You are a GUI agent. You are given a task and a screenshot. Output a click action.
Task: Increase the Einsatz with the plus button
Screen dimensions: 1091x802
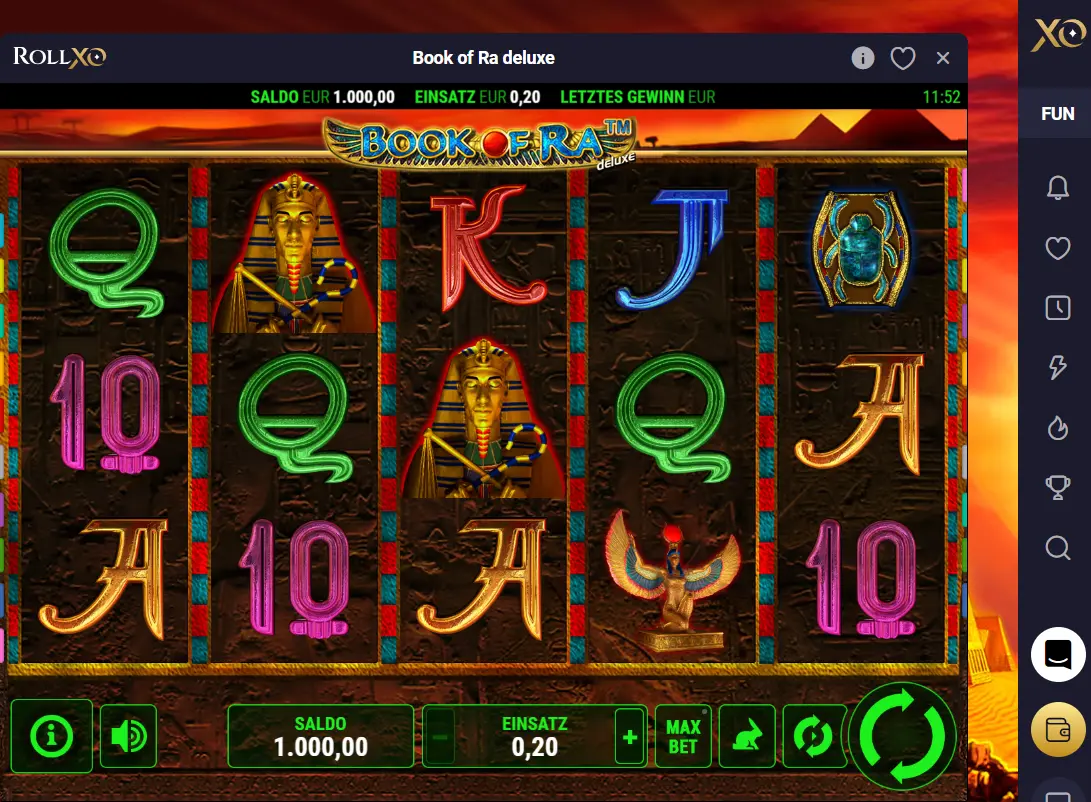630,737
